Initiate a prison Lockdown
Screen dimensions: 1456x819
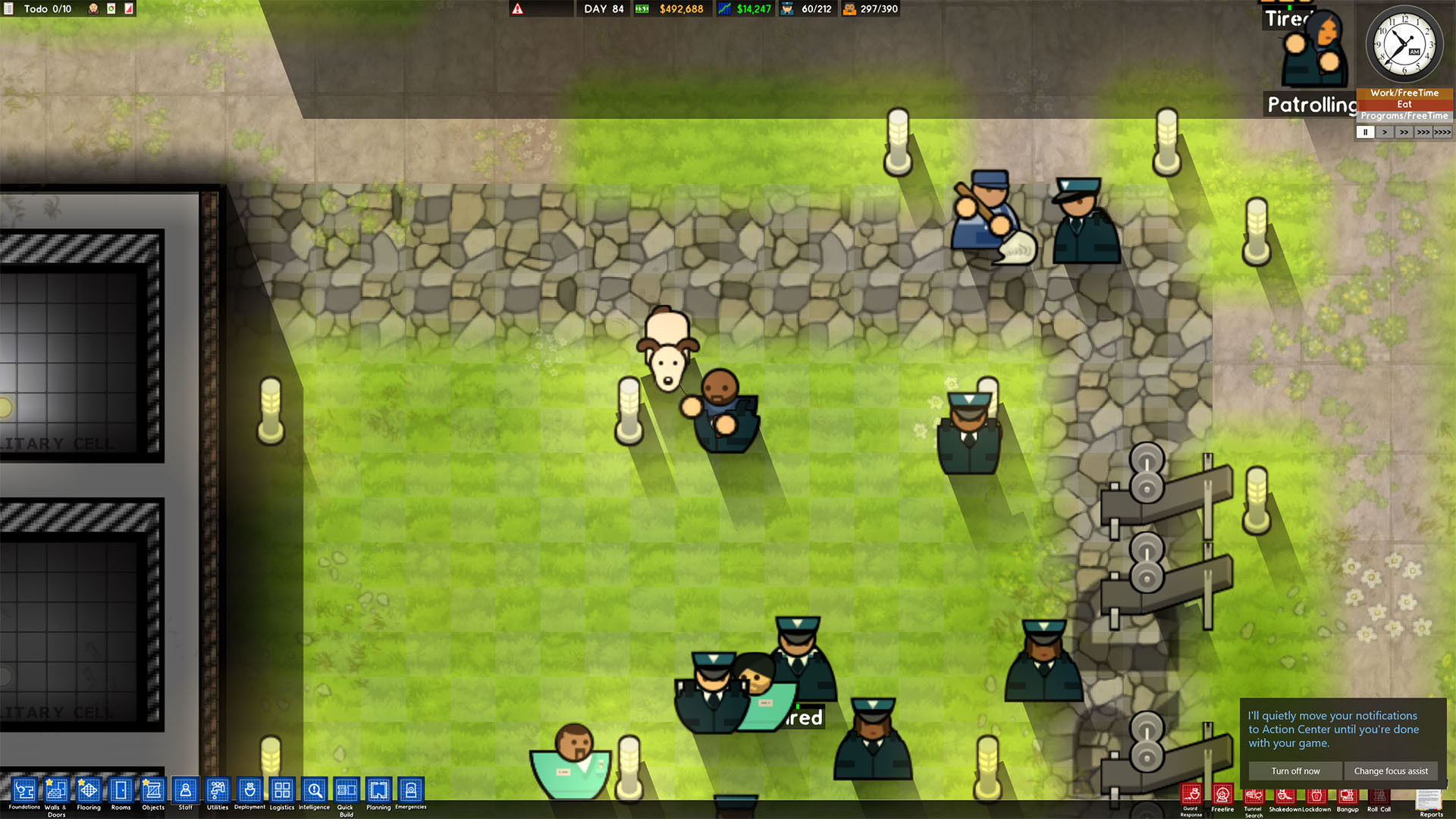click(x=1316, y=795)
